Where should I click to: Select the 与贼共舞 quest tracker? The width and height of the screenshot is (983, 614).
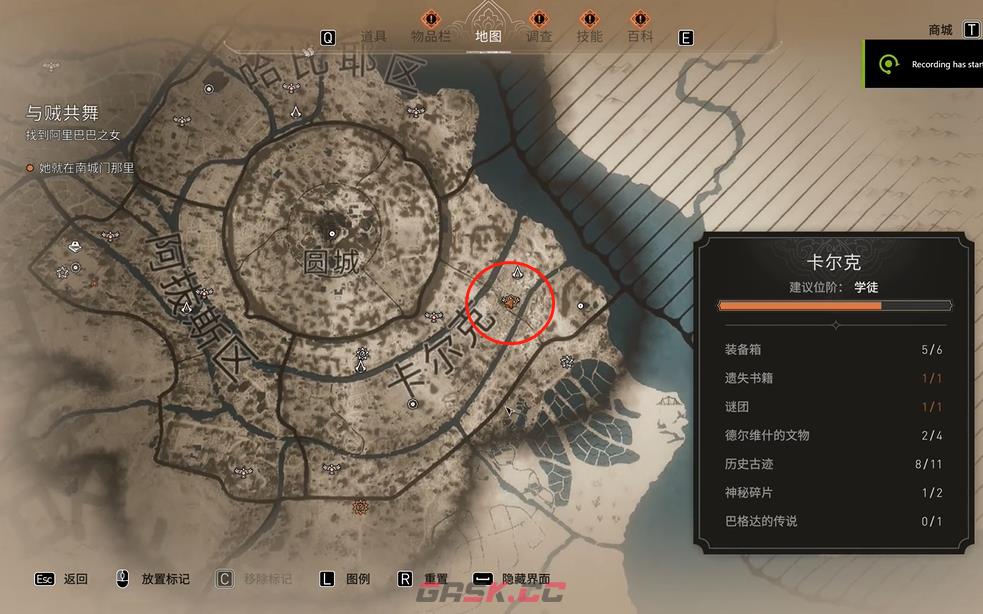pyautogui.click(x=63, y=114)
